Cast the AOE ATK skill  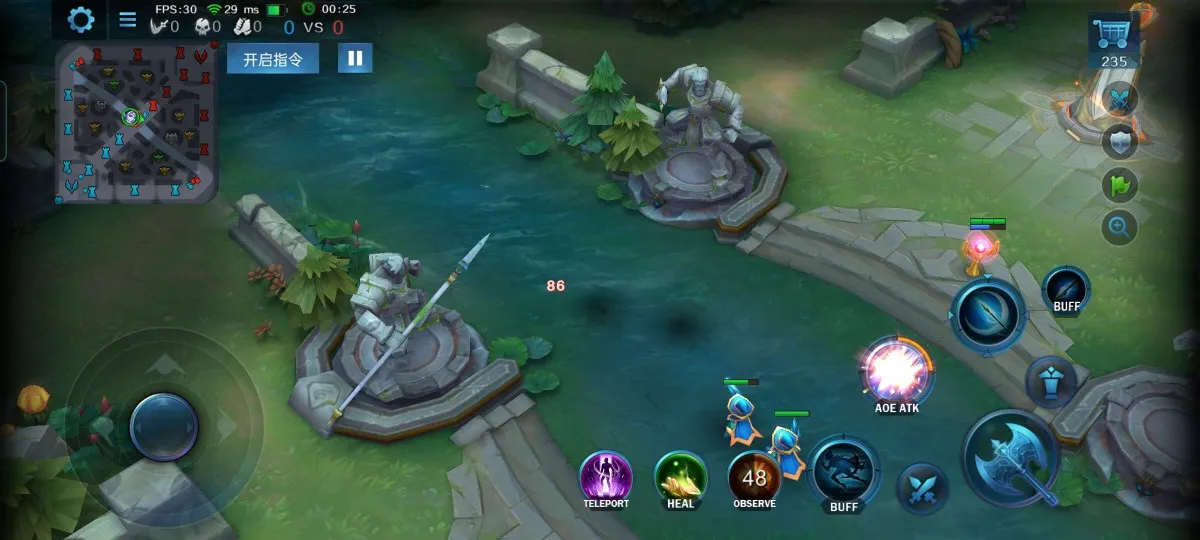pyautogui.click(x=897, y=371)
